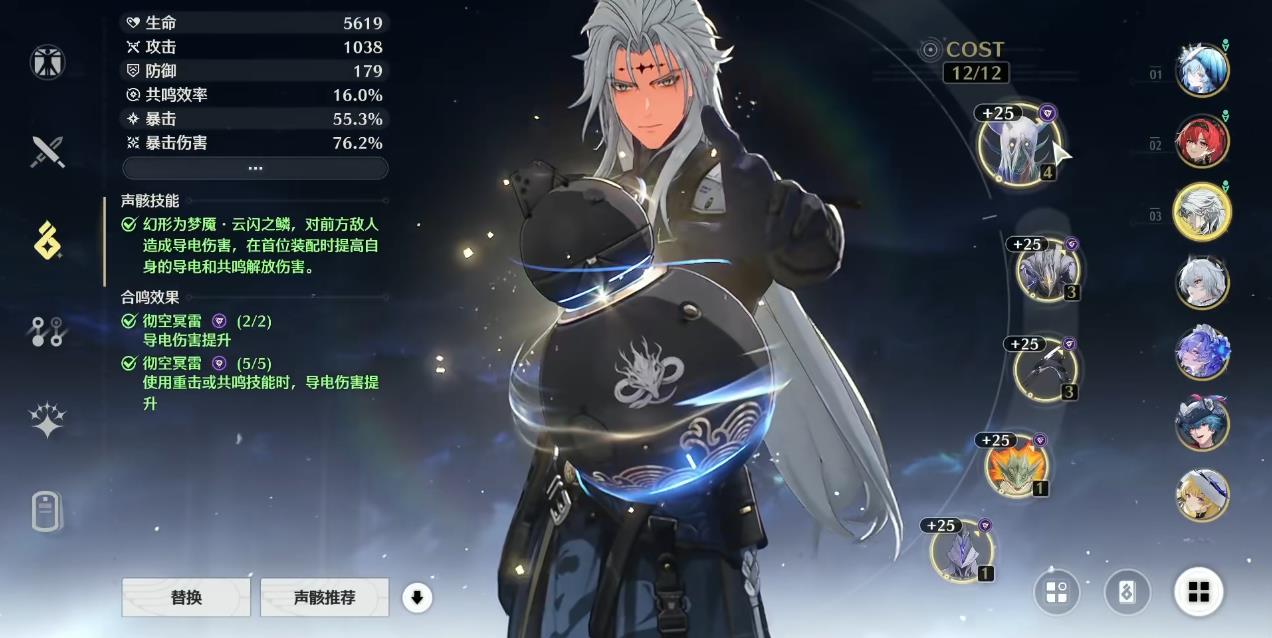
Task: Choose the red-haired character portrait
Action: [x=1201, y=141]
